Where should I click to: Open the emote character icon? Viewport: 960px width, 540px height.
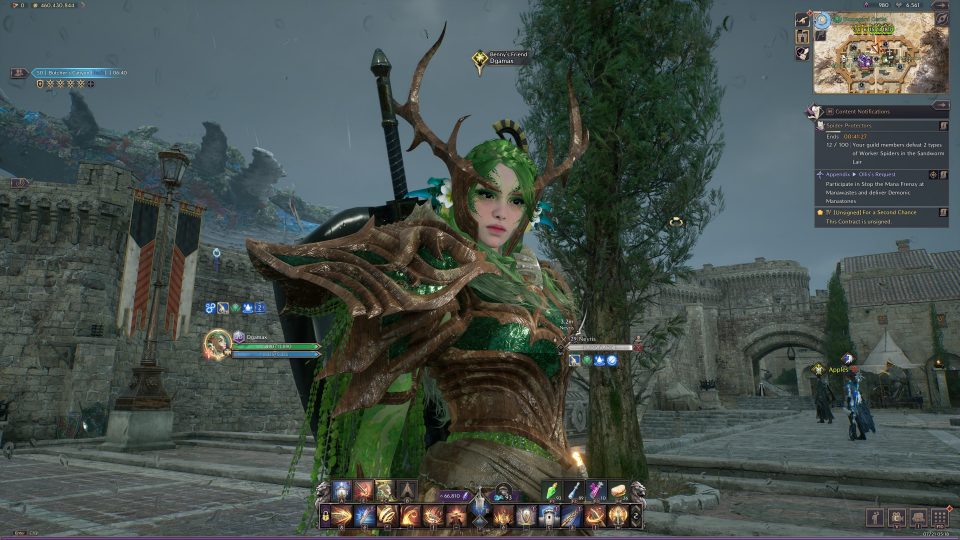point(873,516)
